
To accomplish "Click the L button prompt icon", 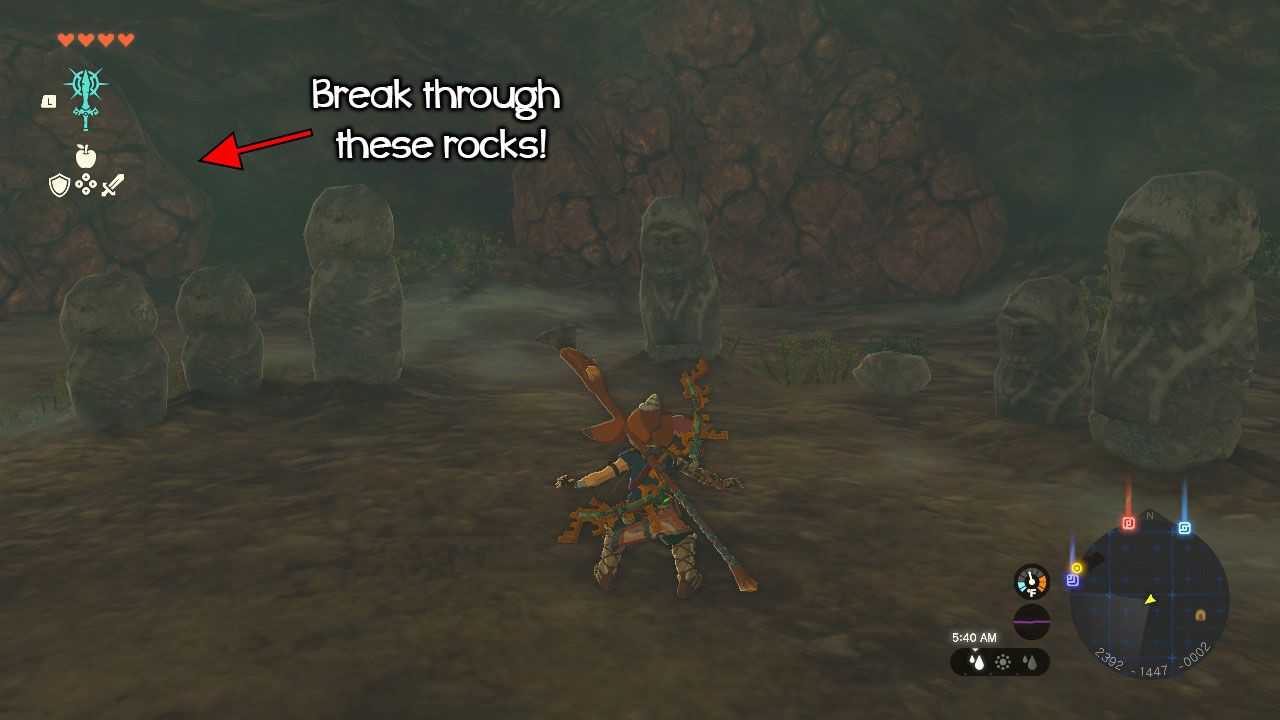I will tap(49, 102).
